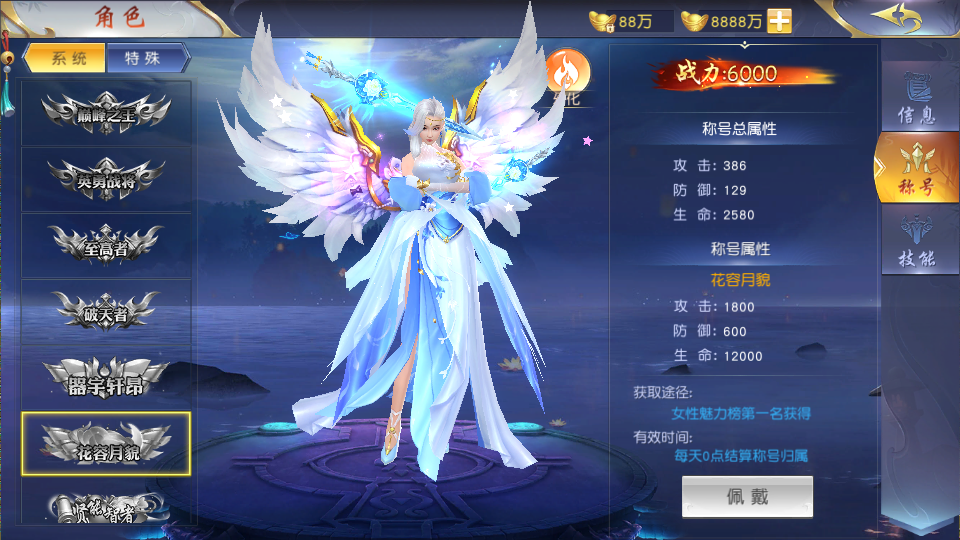Switch to the 系统 title tab
Viewport: 960px width, 540px height.
pyautogui.click(x=65, y=58)
